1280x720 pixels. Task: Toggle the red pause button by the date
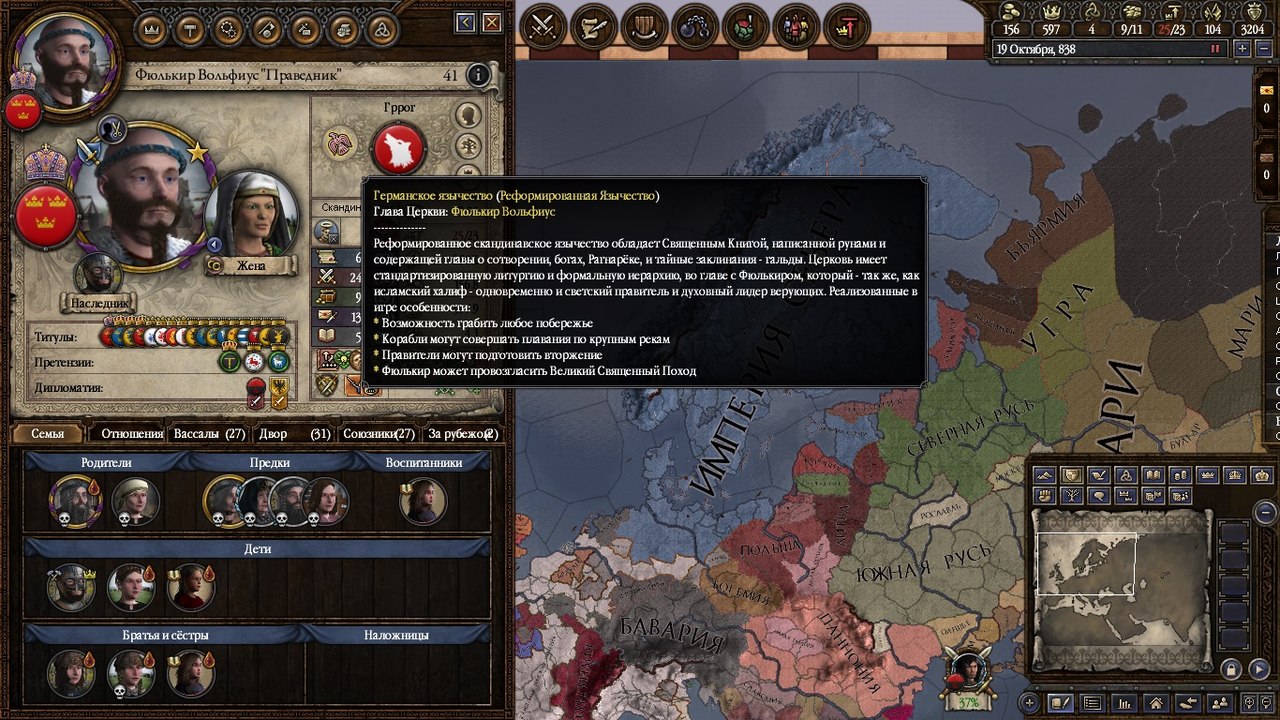(1216, 48)
